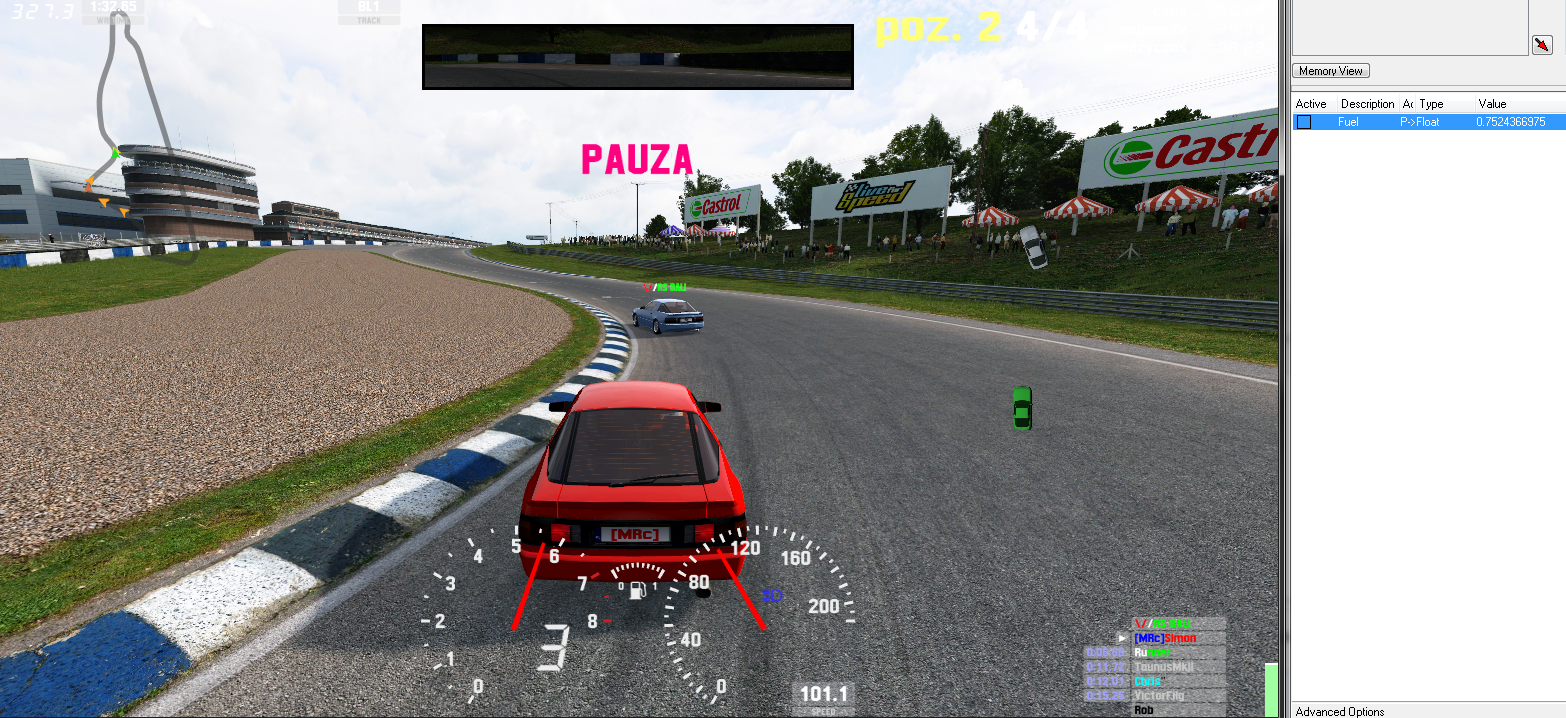Viewport: 1566px width, 718px height.
Task: Open the Memory View window
Action: [1331, 71]
